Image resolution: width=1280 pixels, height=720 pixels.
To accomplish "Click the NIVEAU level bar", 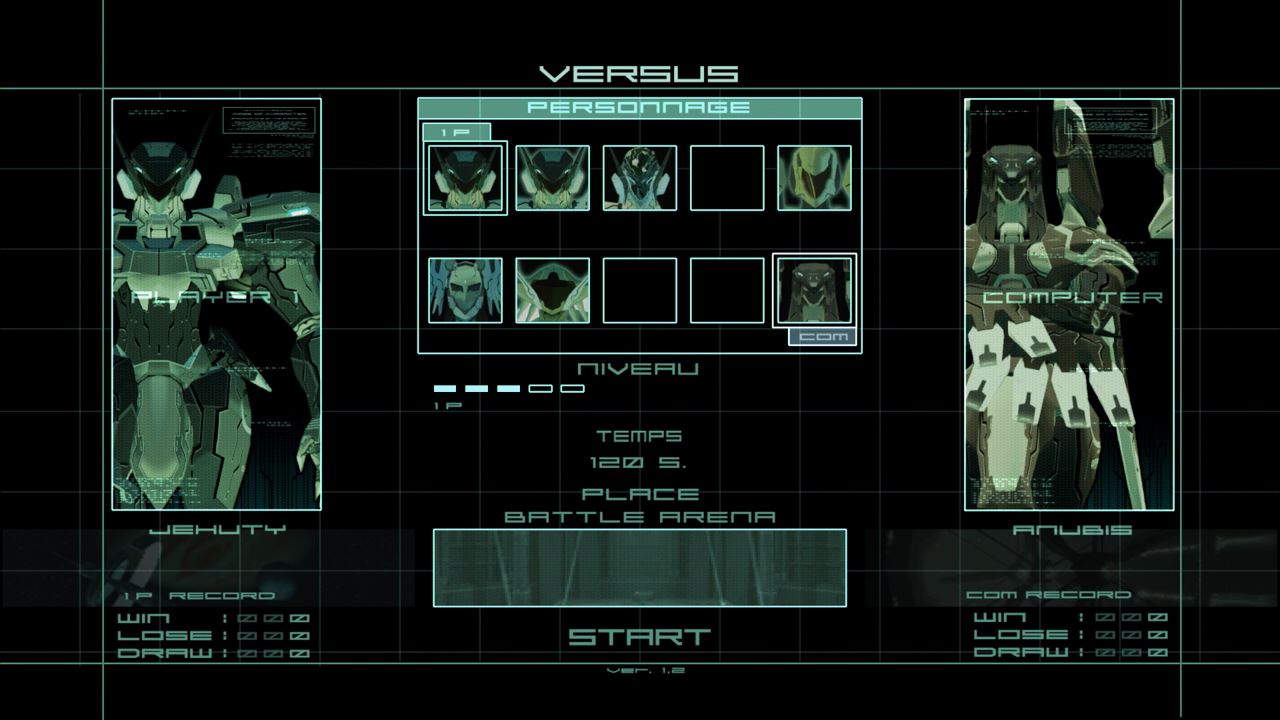I will click(509, 388).
